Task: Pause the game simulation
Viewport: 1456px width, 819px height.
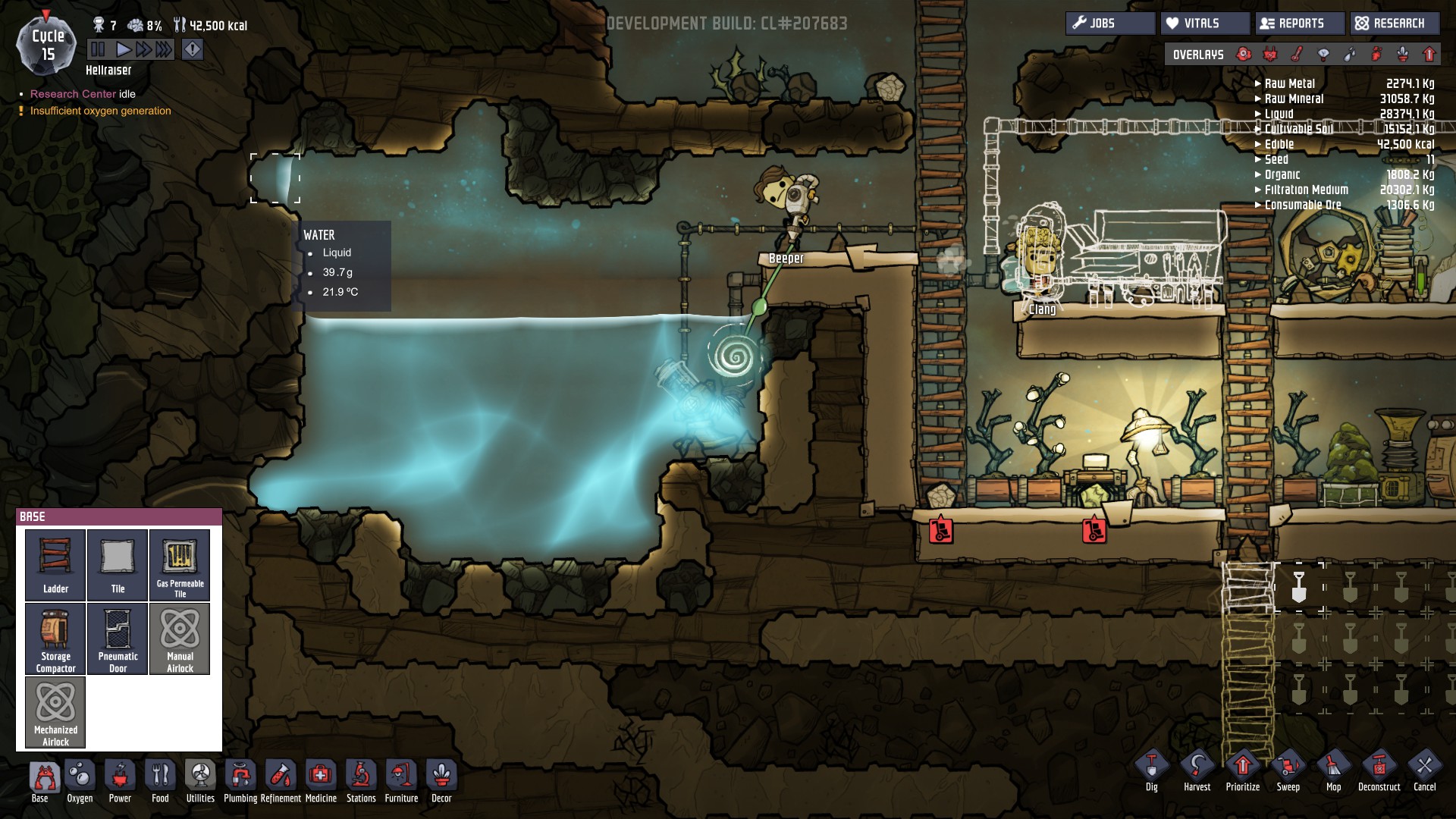Action: point(98,50)
